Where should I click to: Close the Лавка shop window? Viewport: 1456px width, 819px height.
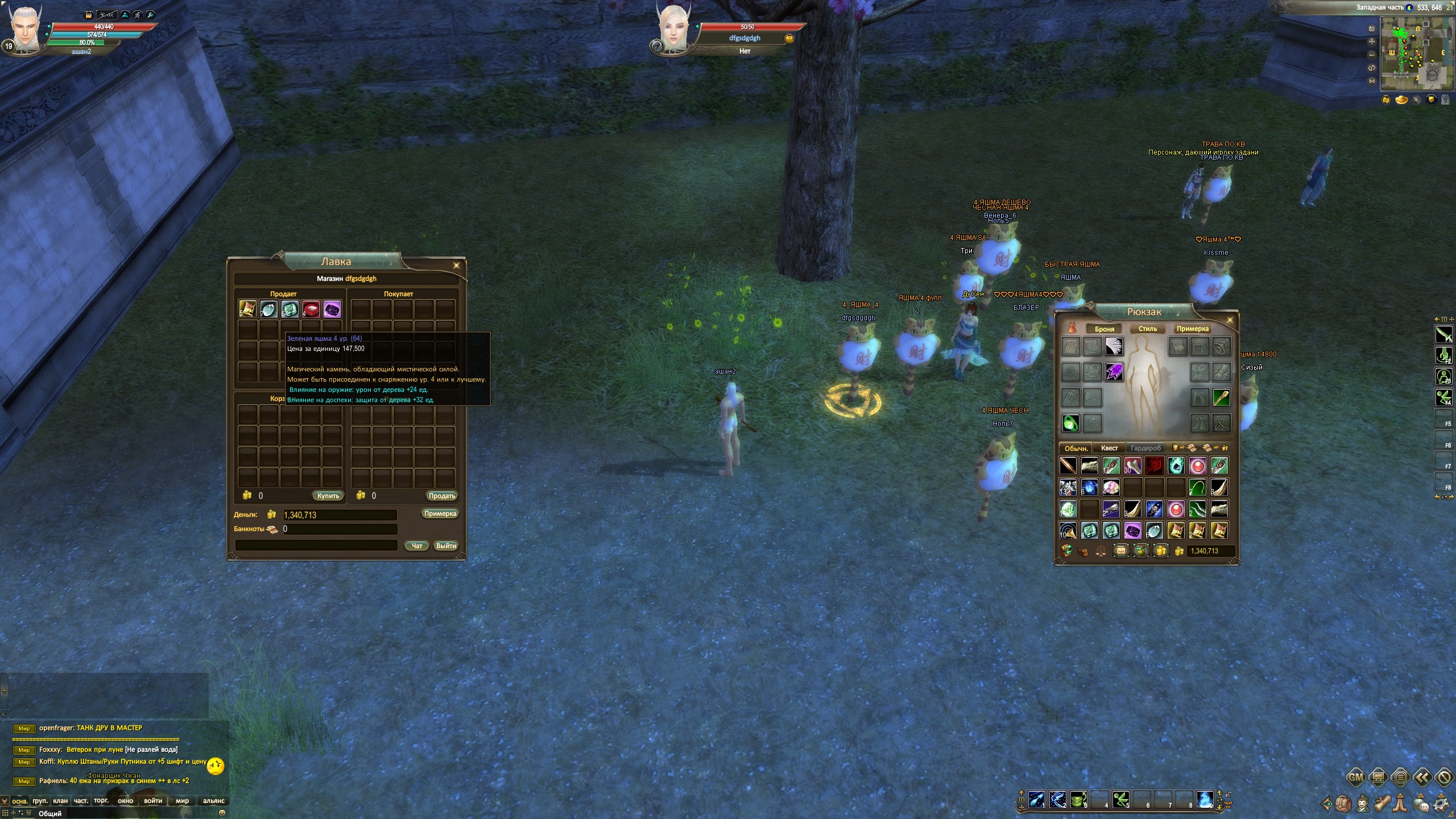point(456,266)
